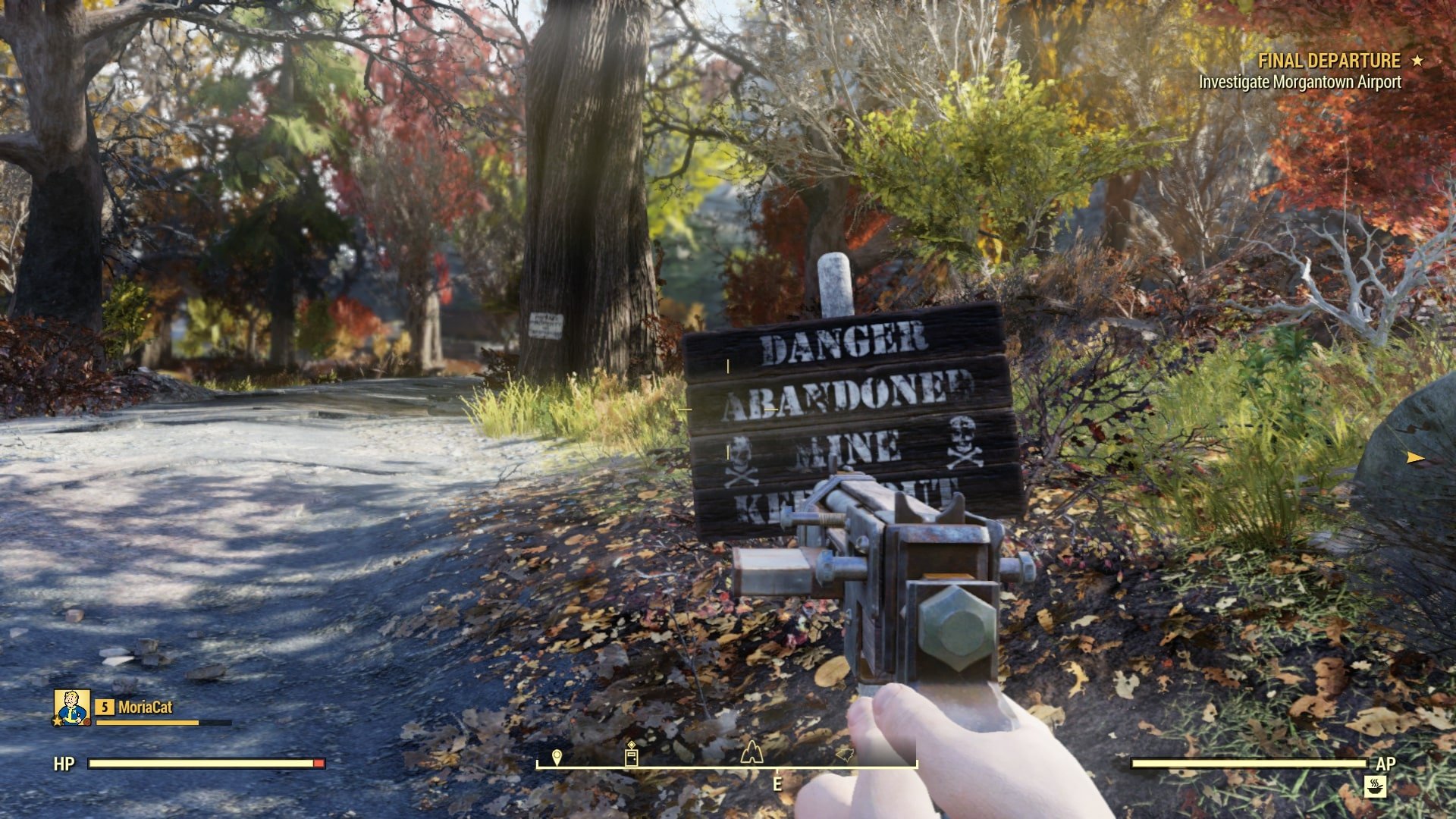
Task: Open the Final Departure quest tracker
Action: pos(1329,61)
